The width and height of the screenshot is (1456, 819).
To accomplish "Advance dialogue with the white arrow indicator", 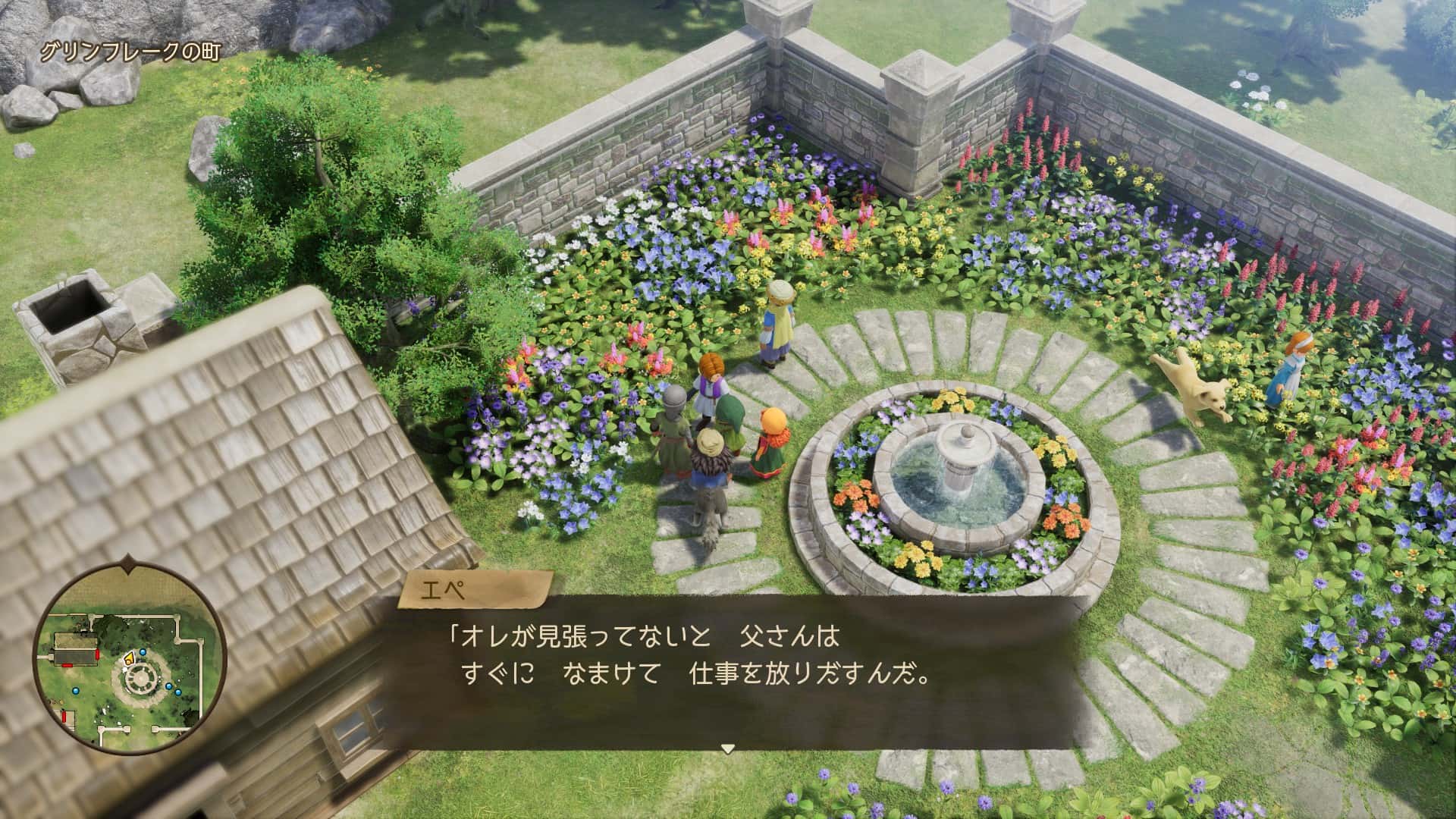I will [x=727, y=748].
